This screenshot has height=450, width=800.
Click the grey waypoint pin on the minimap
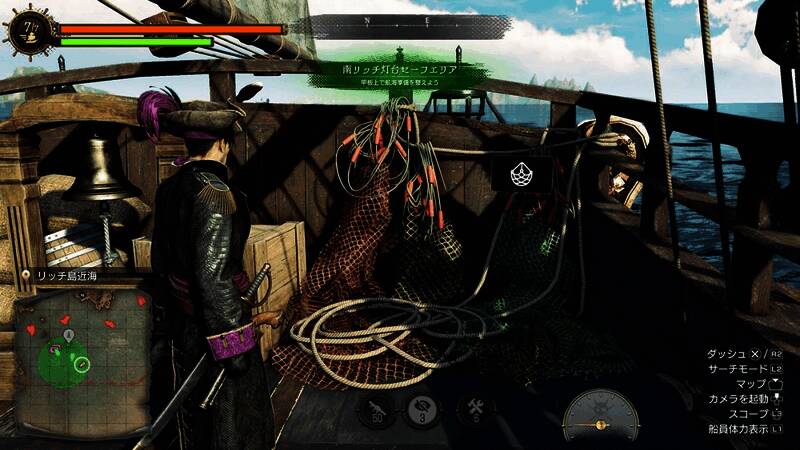(67, 333)
